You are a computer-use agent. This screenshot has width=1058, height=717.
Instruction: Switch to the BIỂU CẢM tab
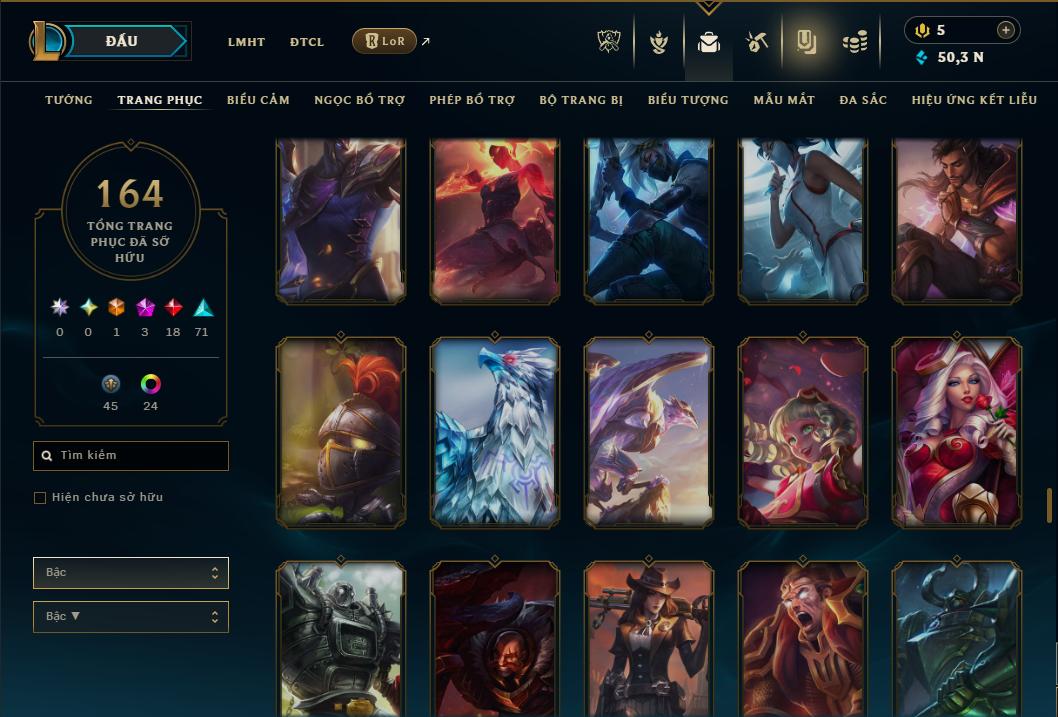pos(258,100)
